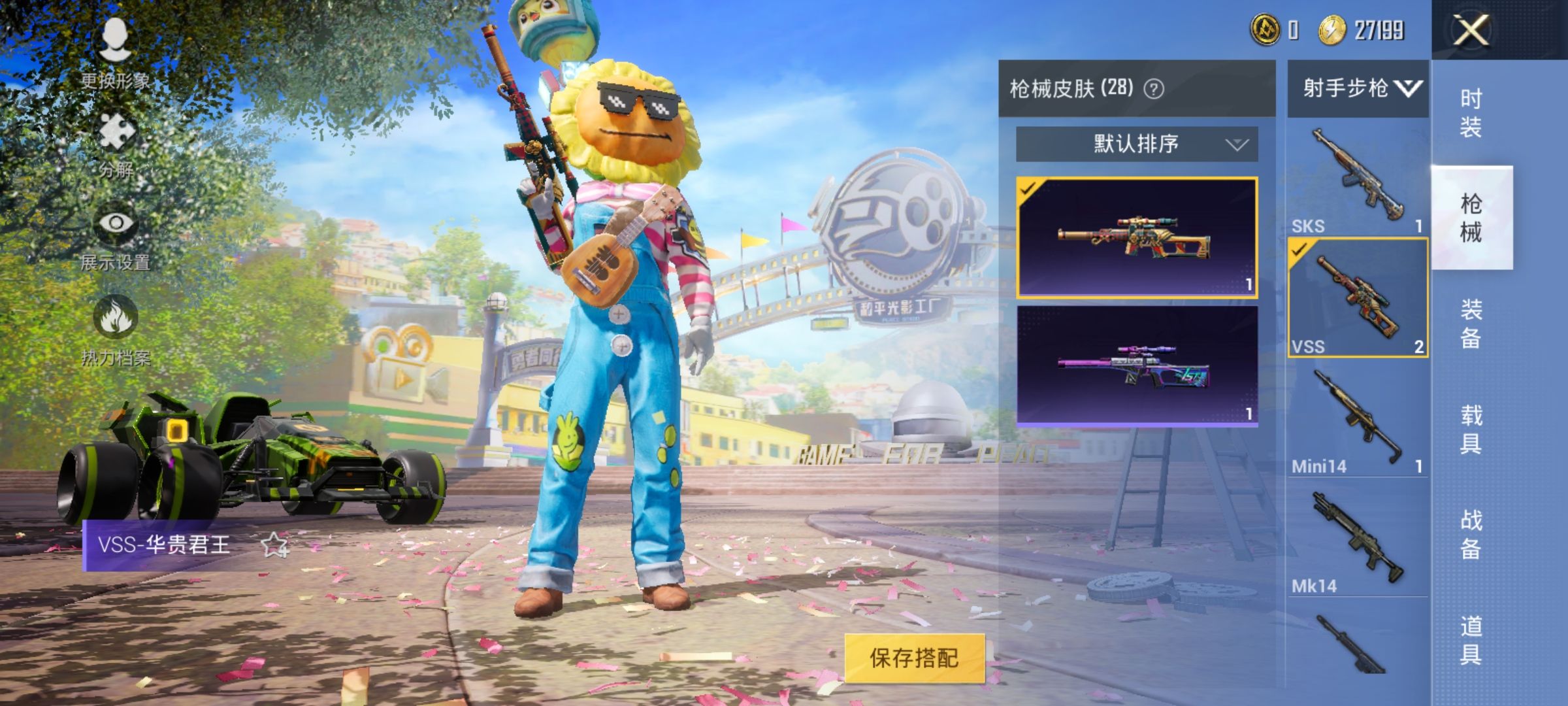1568x706 pixels.
Task: Open the 载具 vehicles tab
Action: pos(1471,429)
